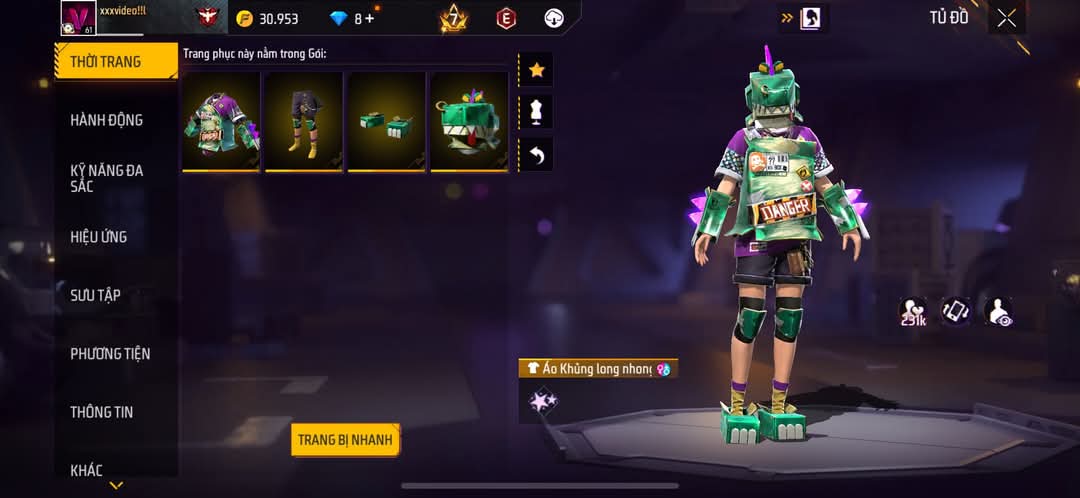Select the dinosaur shirt item thumbnail
This screenshot has height=498, width=1080.
[222, 121]
